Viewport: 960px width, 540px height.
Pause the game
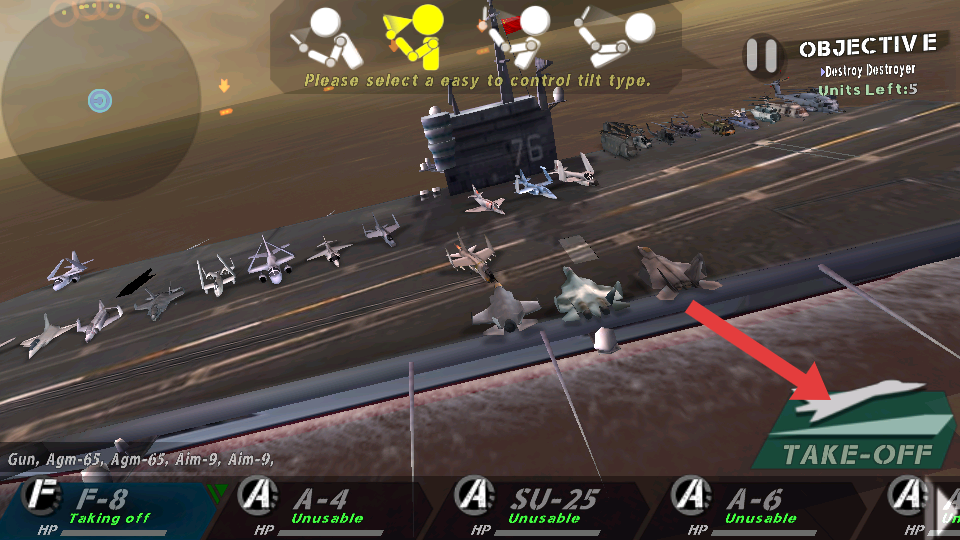(762, 55)
